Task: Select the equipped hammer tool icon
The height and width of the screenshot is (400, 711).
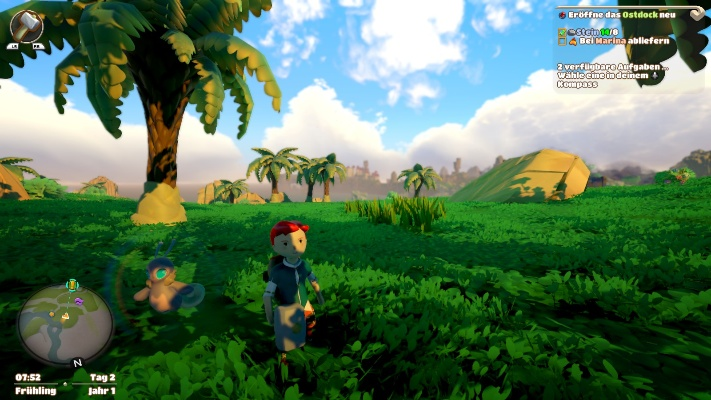Action: coord(26,24)
